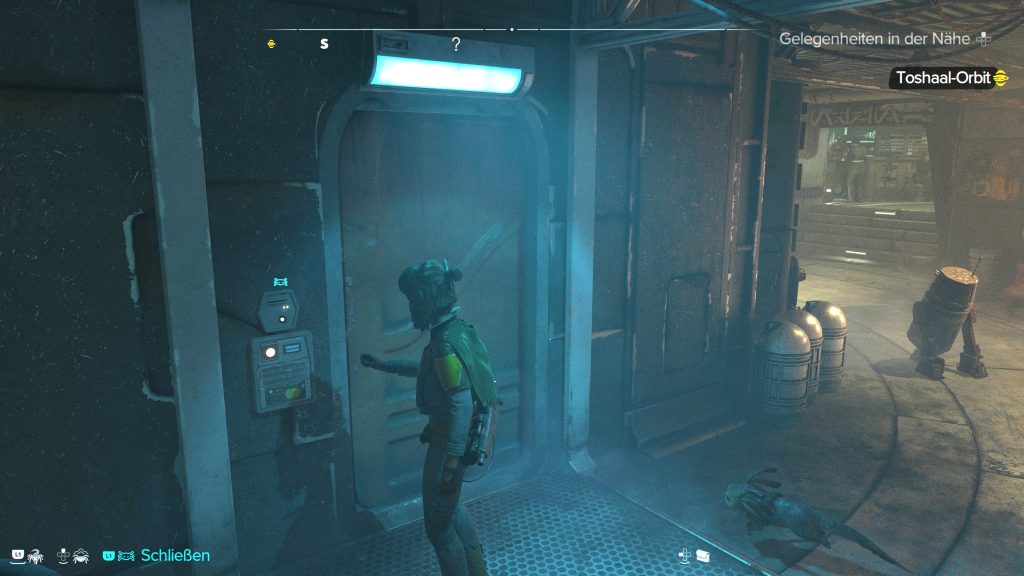
Task: Select the white lizard-shaped Nix command icon
Action: [x=35, y=555]
